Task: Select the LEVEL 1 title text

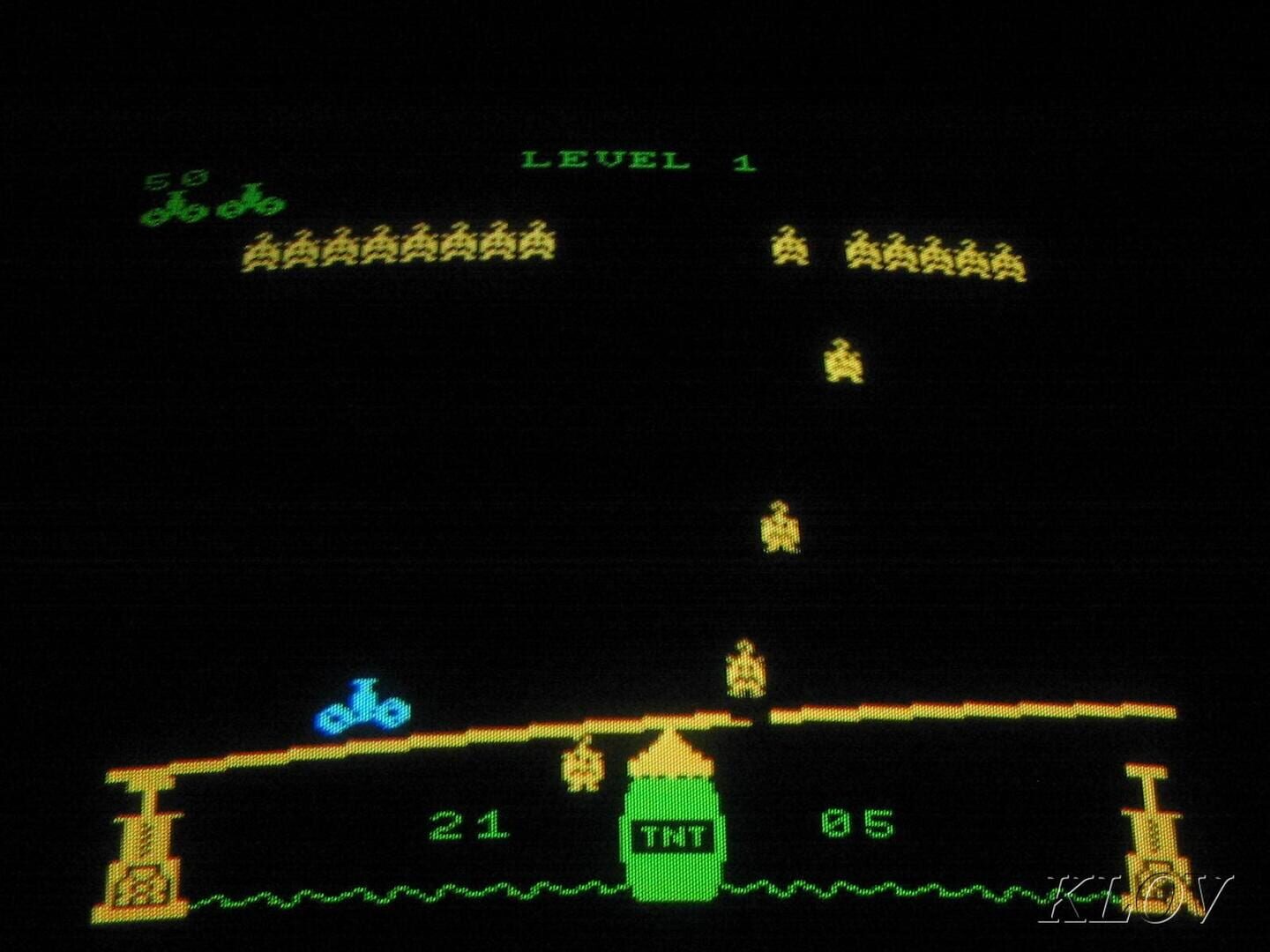Action: [x=639, y=159]
